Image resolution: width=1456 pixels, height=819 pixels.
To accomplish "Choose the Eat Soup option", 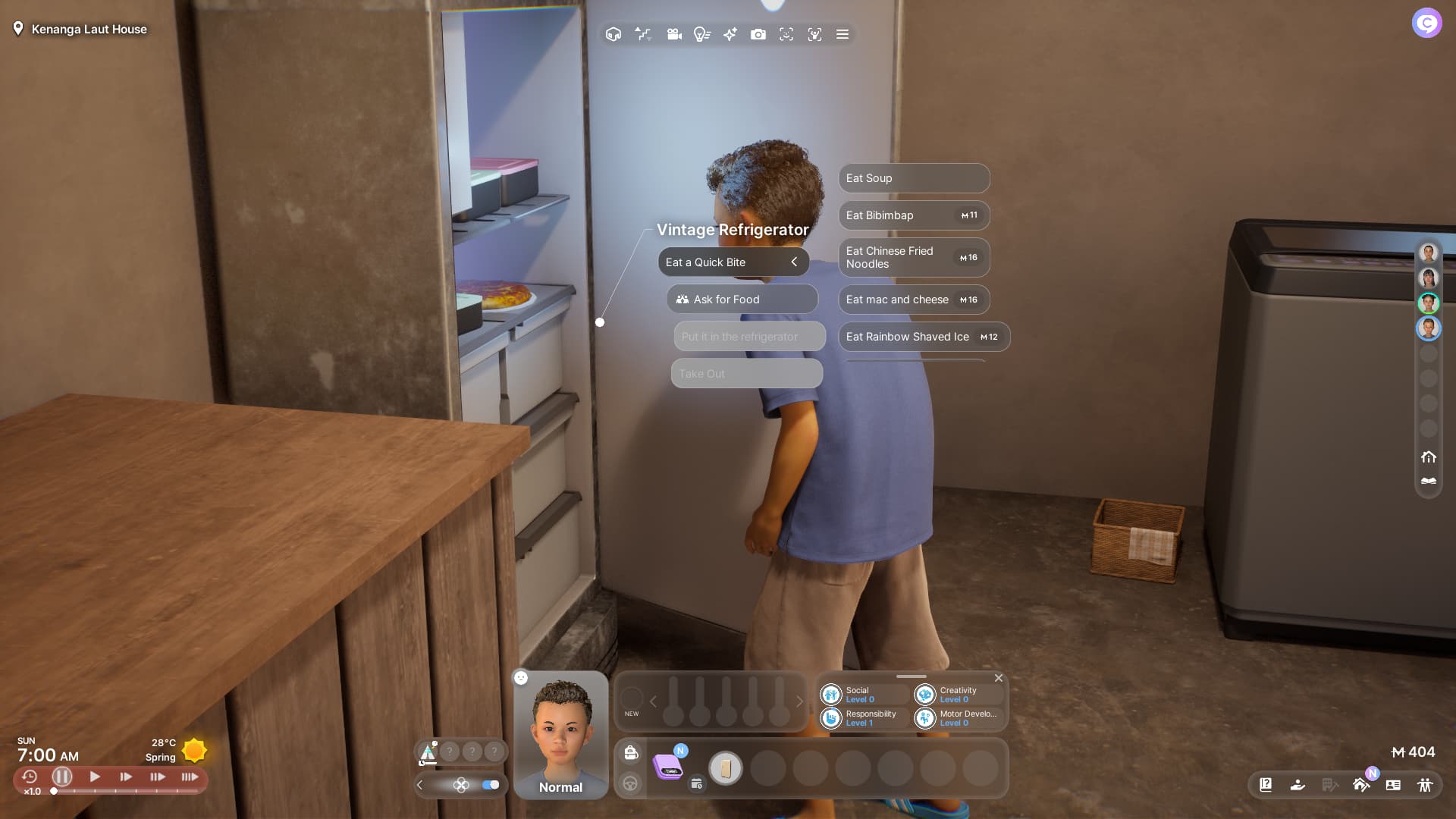I will [913, 178].
